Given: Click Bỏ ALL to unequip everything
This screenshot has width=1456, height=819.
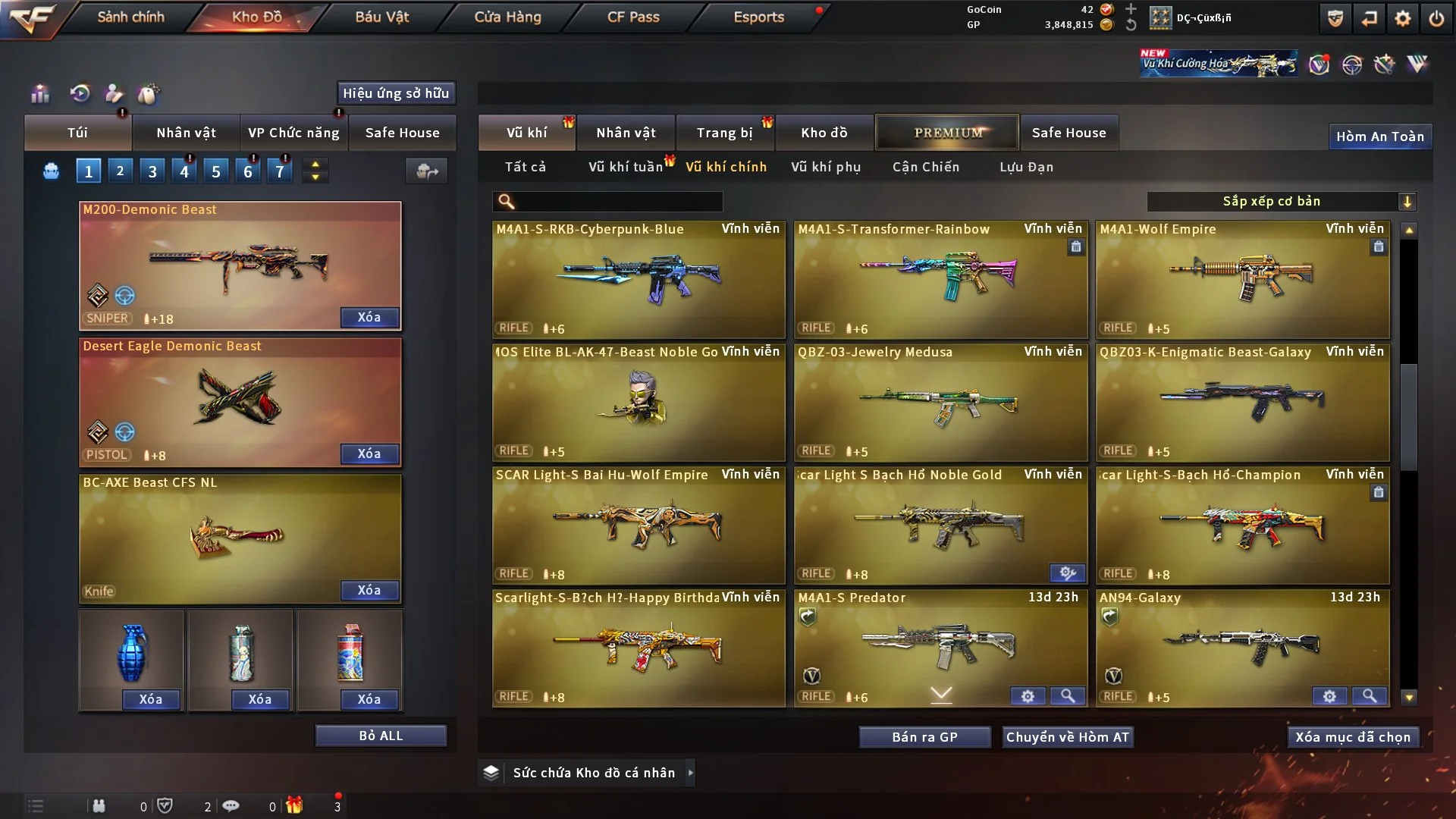Looking at the screenshot, I should point(381,736).
